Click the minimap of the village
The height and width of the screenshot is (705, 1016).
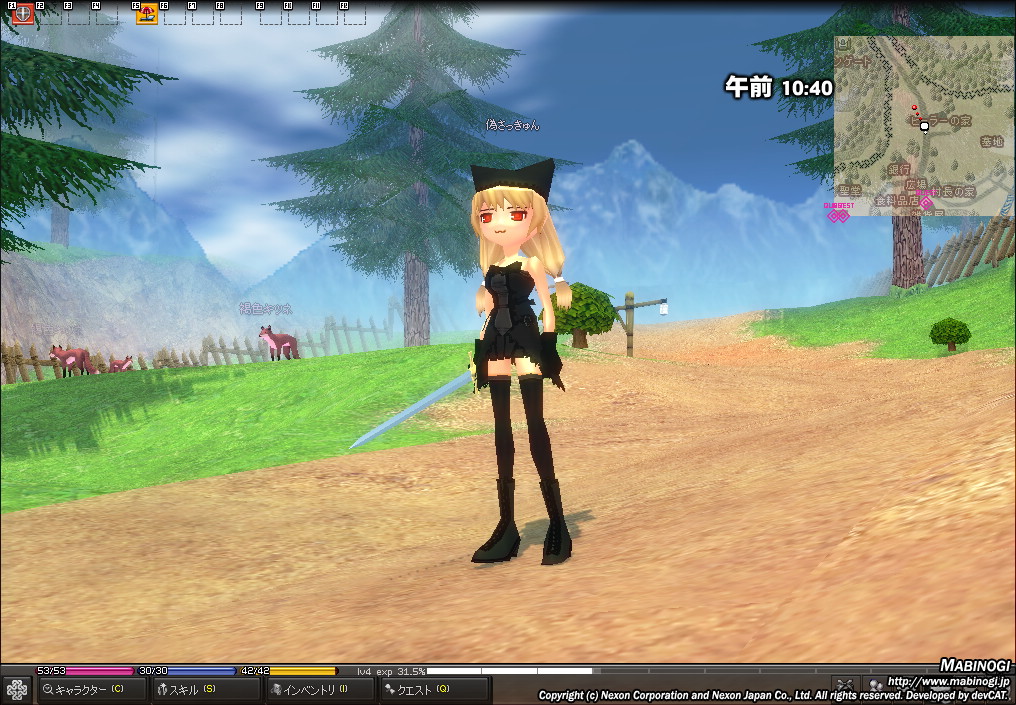pos(923,125)
